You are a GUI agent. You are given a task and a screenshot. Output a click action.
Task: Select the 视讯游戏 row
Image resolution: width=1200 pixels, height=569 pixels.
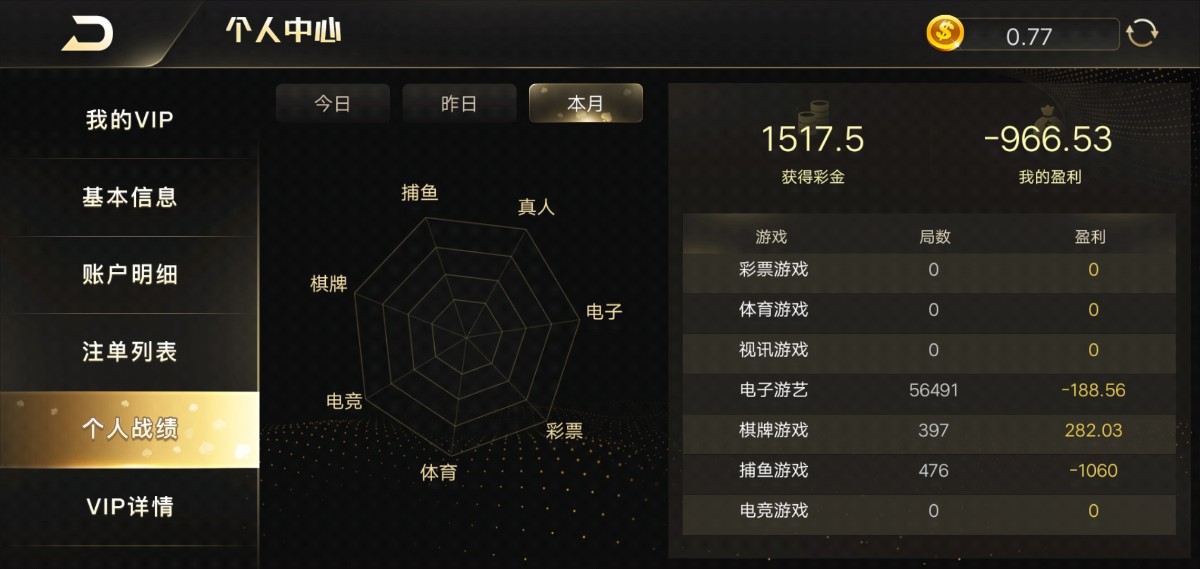(x=929, y=350)
